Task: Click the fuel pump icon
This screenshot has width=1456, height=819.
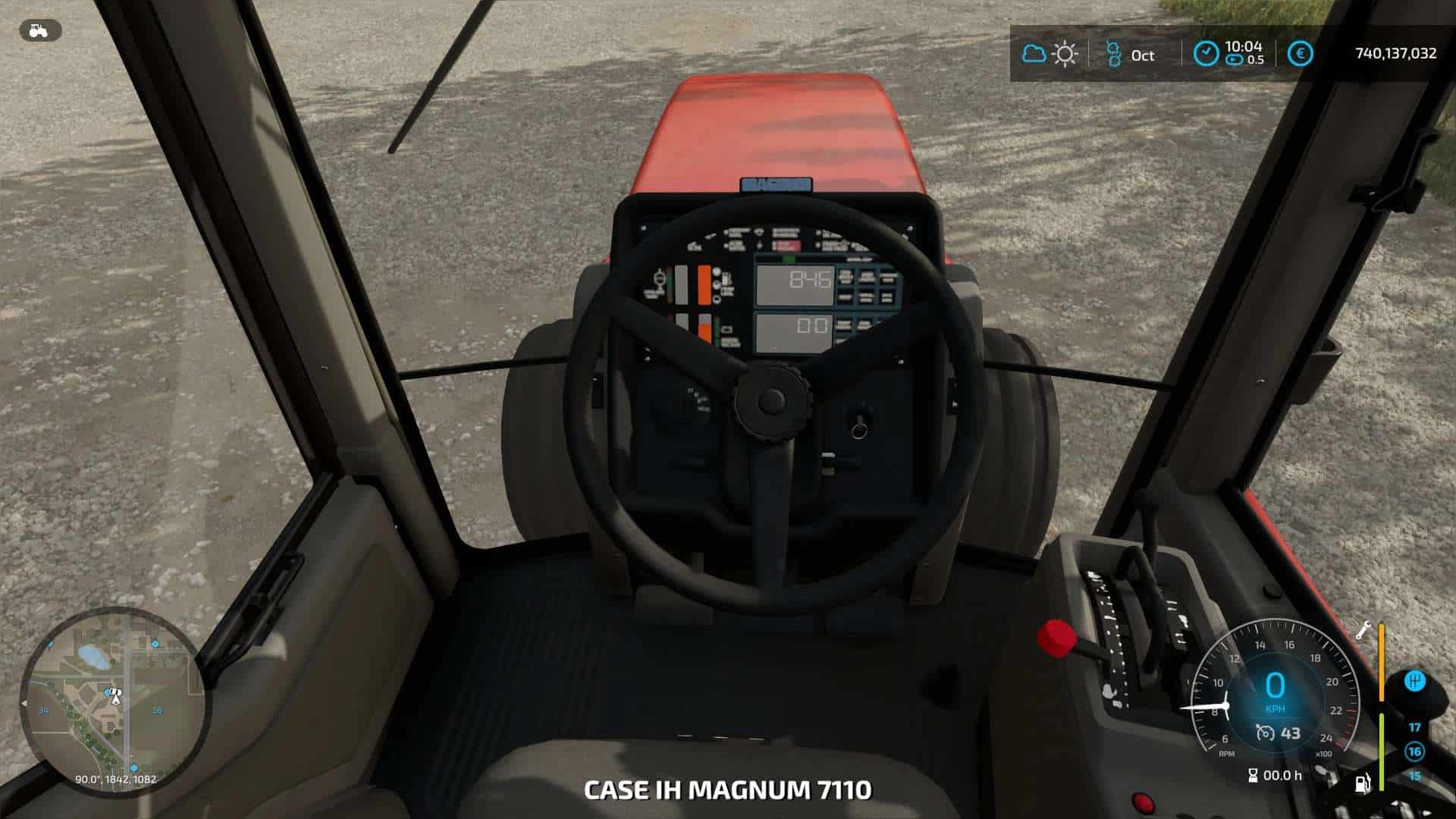Action: [x=1363, y=782]
